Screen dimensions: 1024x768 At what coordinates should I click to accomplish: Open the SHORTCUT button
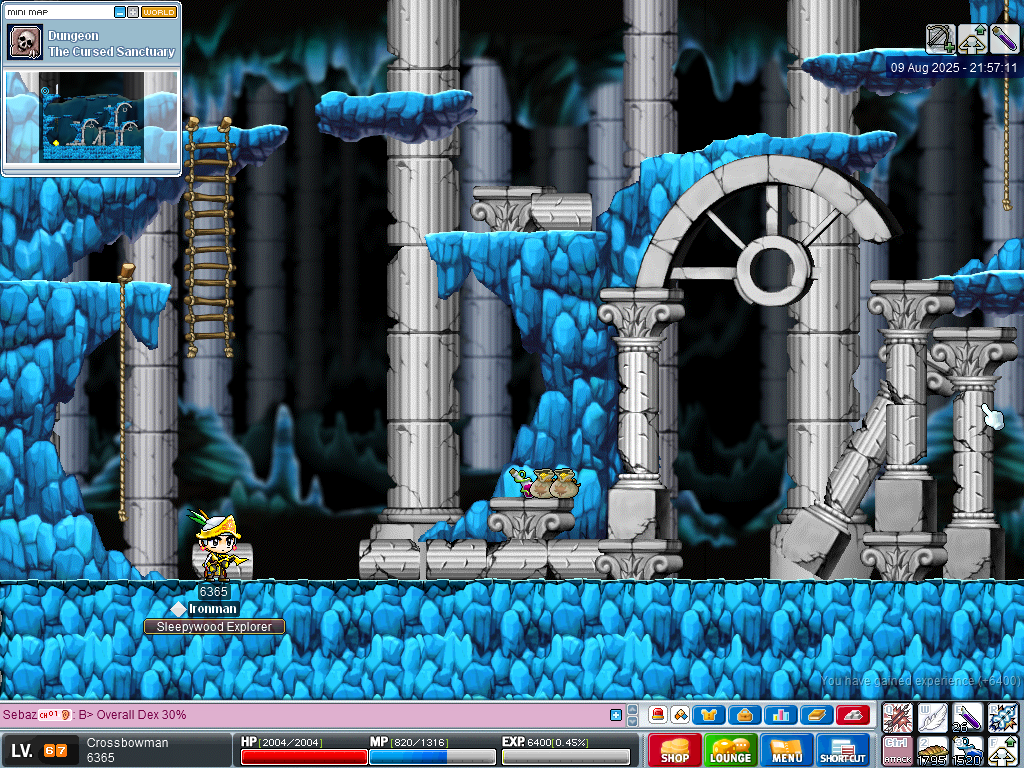842,751
